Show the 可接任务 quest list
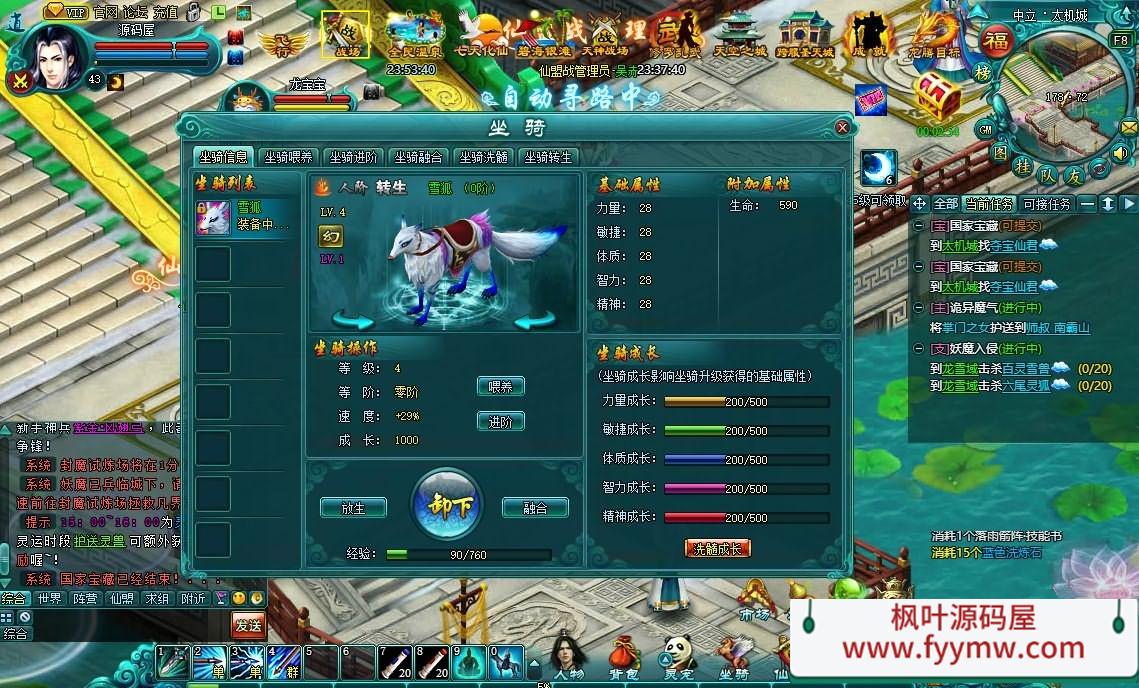Screen dimensions: 1139x688 pyautogui.click(x=1046, y=204)
